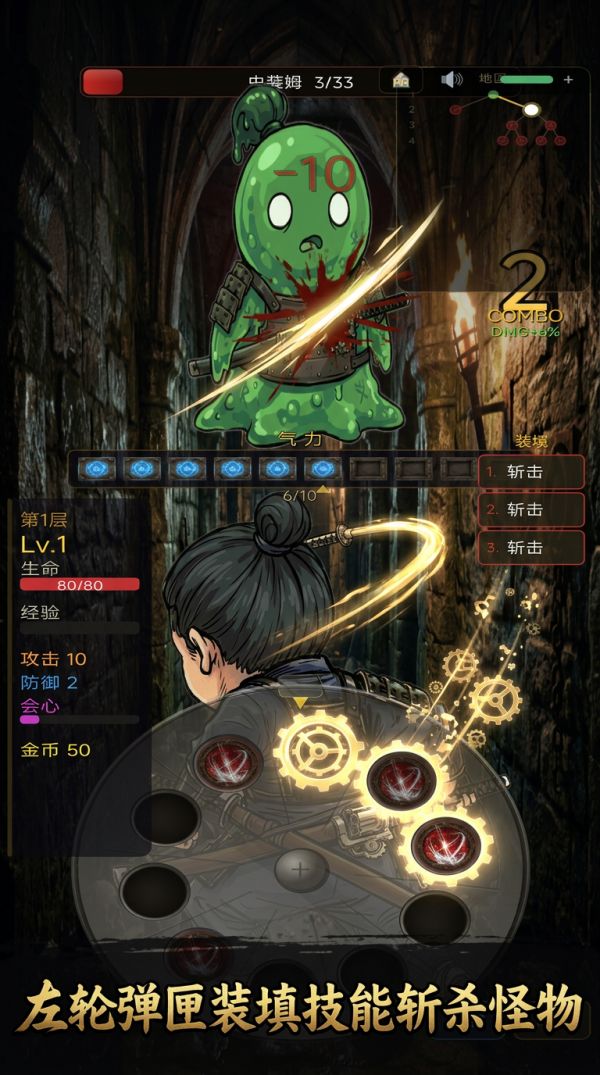Click the green node on the map tree

pyautogui.click(x=493, y=95)
